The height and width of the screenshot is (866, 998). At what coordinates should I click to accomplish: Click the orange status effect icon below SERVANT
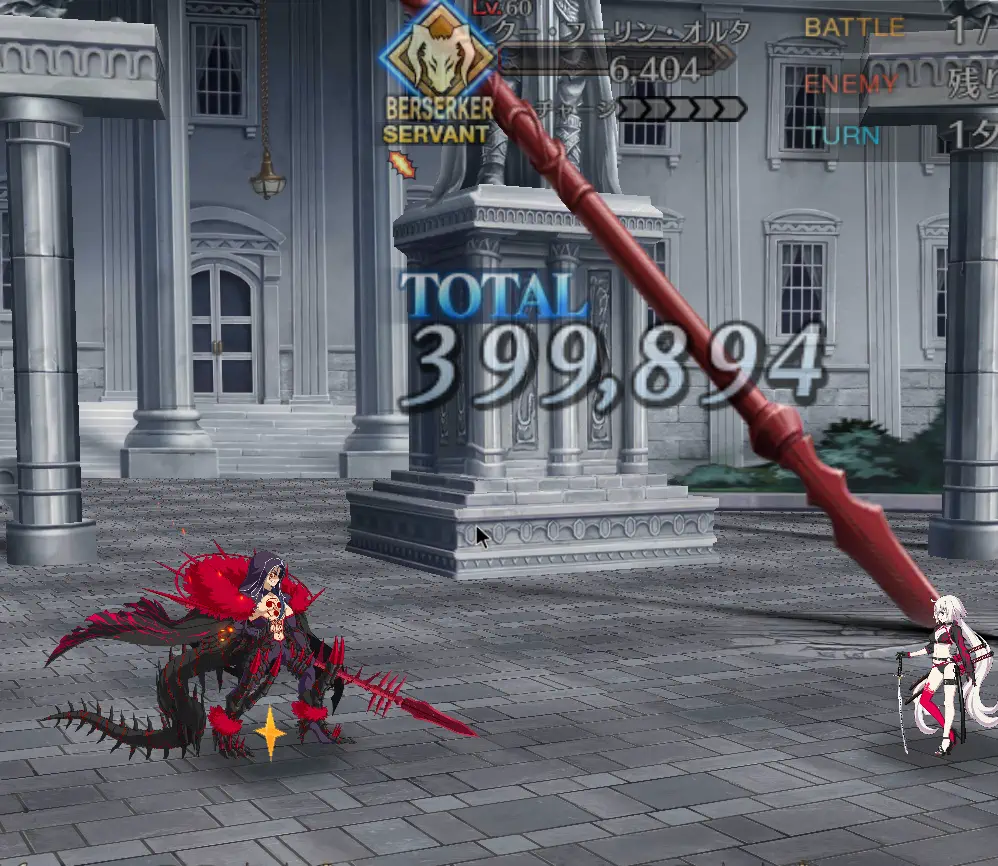(401, 163)
